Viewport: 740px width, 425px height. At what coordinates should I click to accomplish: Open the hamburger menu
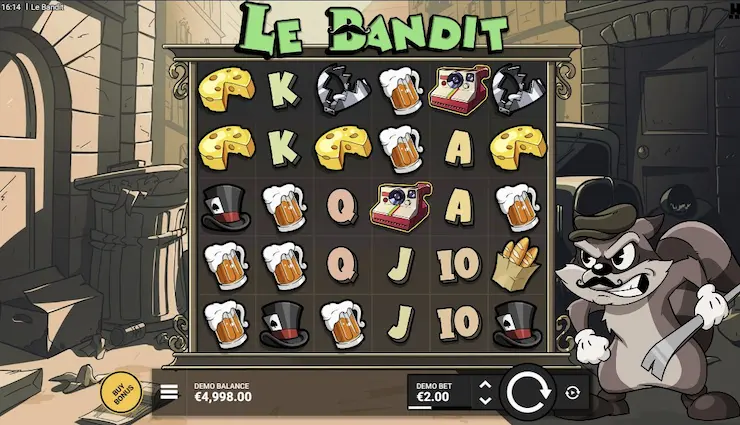[169, 393]
